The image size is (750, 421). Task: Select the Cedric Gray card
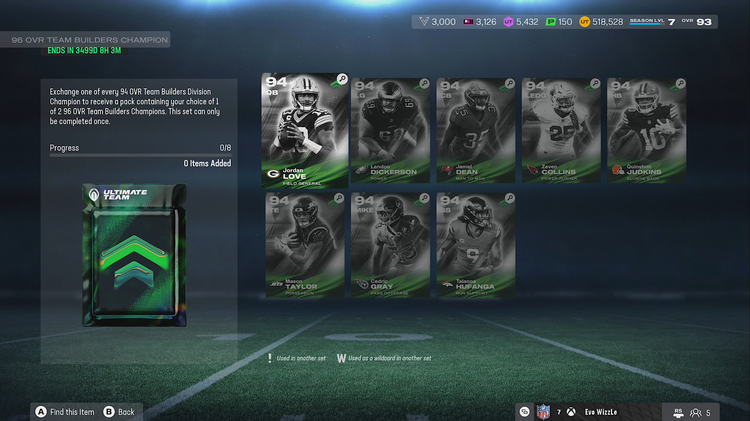point(391,245)
